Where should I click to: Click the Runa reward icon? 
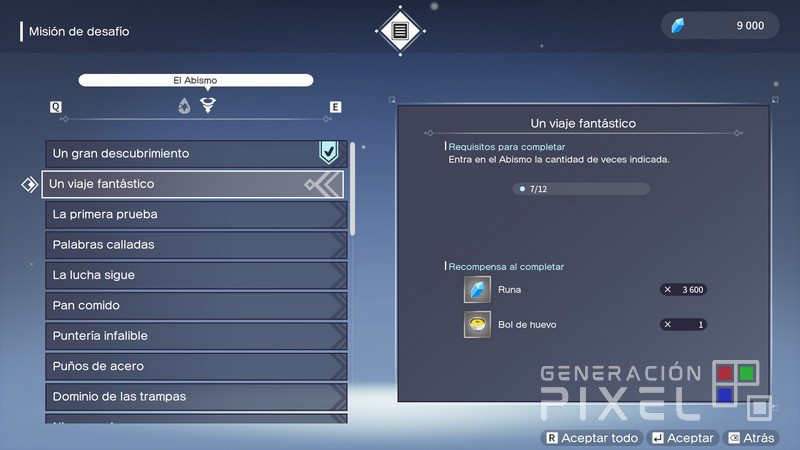coord(477,290)
